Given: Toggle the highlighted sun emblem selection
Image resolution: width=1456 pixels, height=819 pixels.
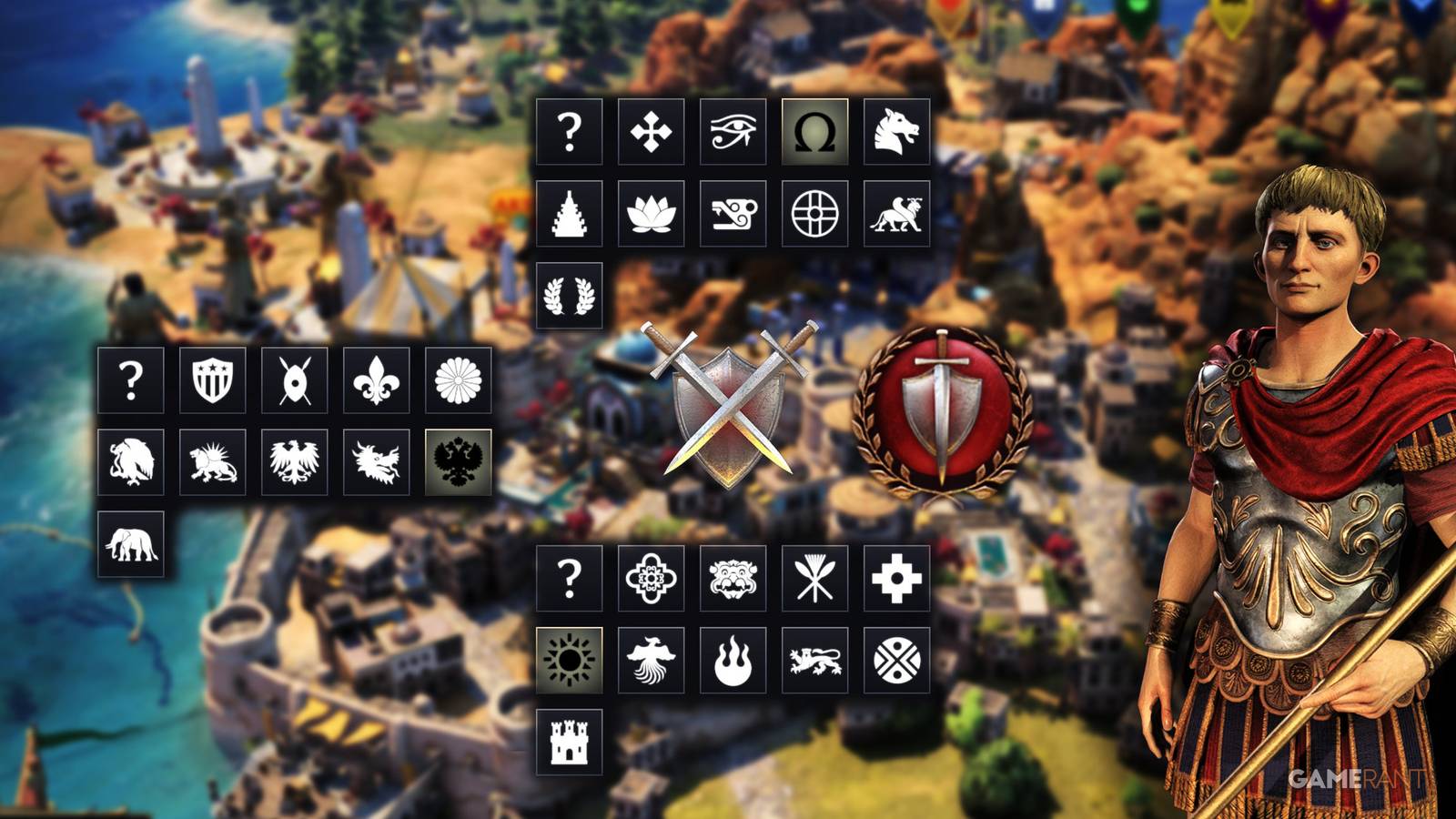Looking at the screenshot, I should 571,660.
